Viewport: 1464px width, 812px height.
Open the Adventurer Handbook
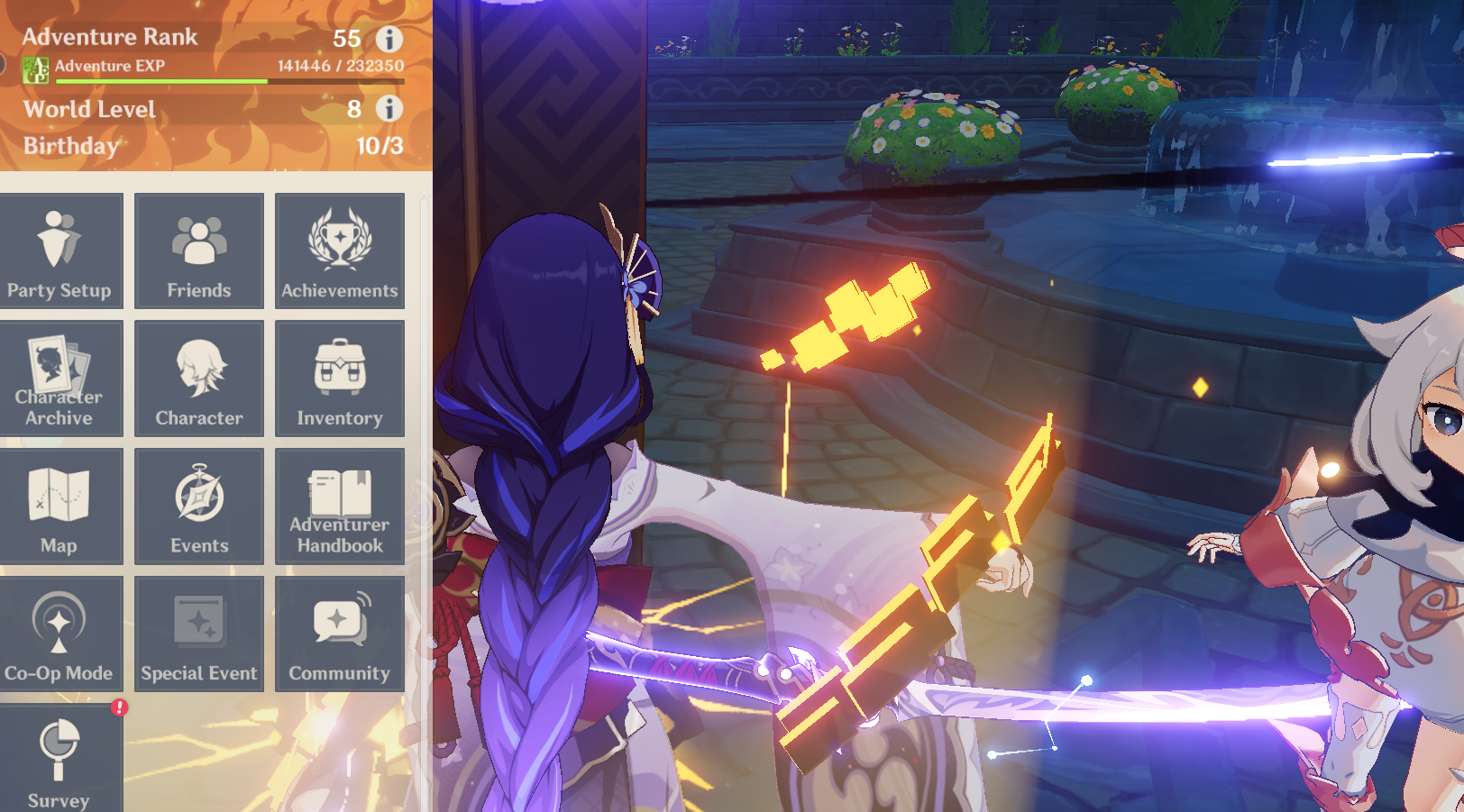340,507
